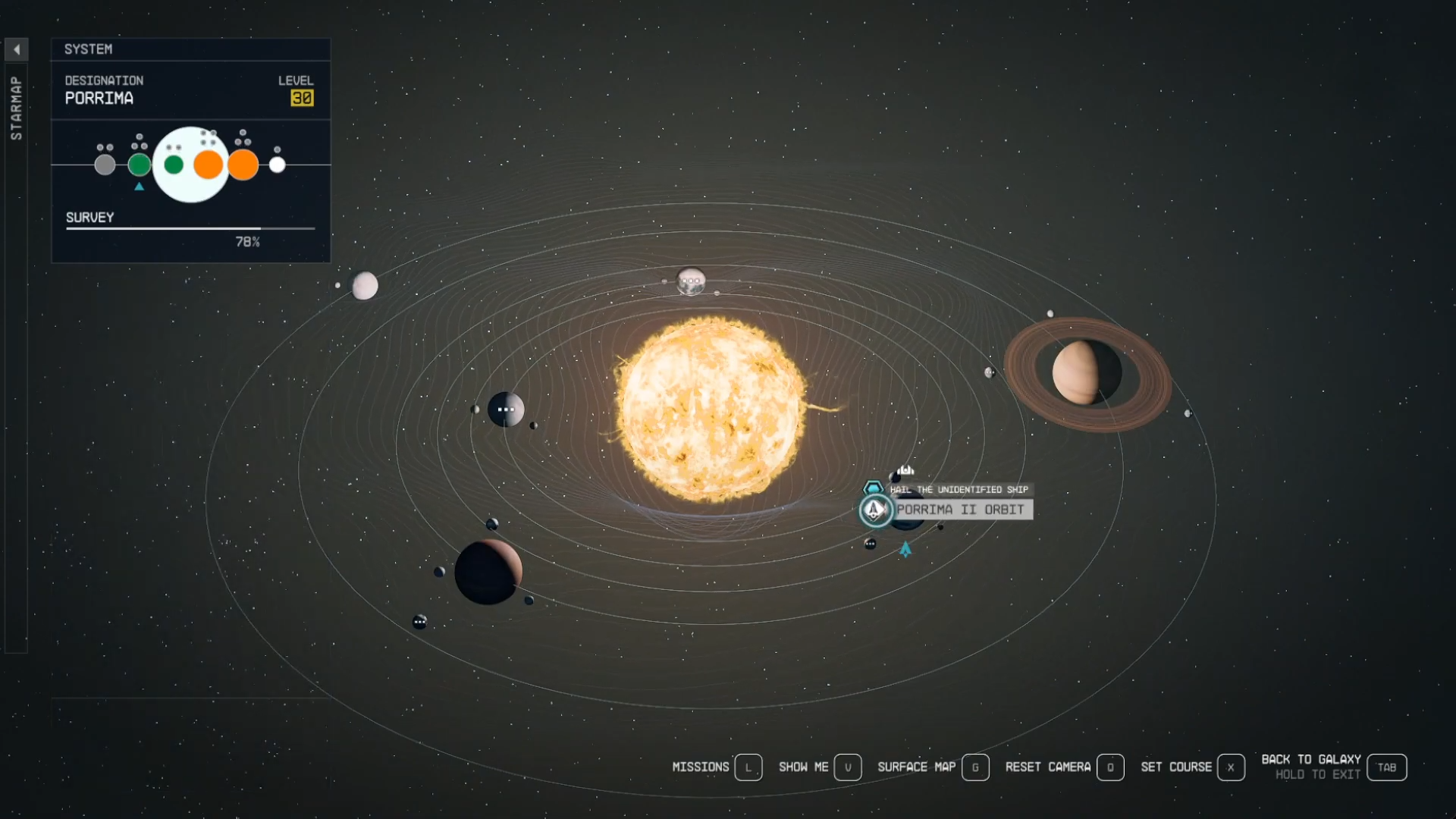This screenshot has height=819, width=1456.
Task: Click the small white moon in the upper-left orbit
Action: pos(365,286)
